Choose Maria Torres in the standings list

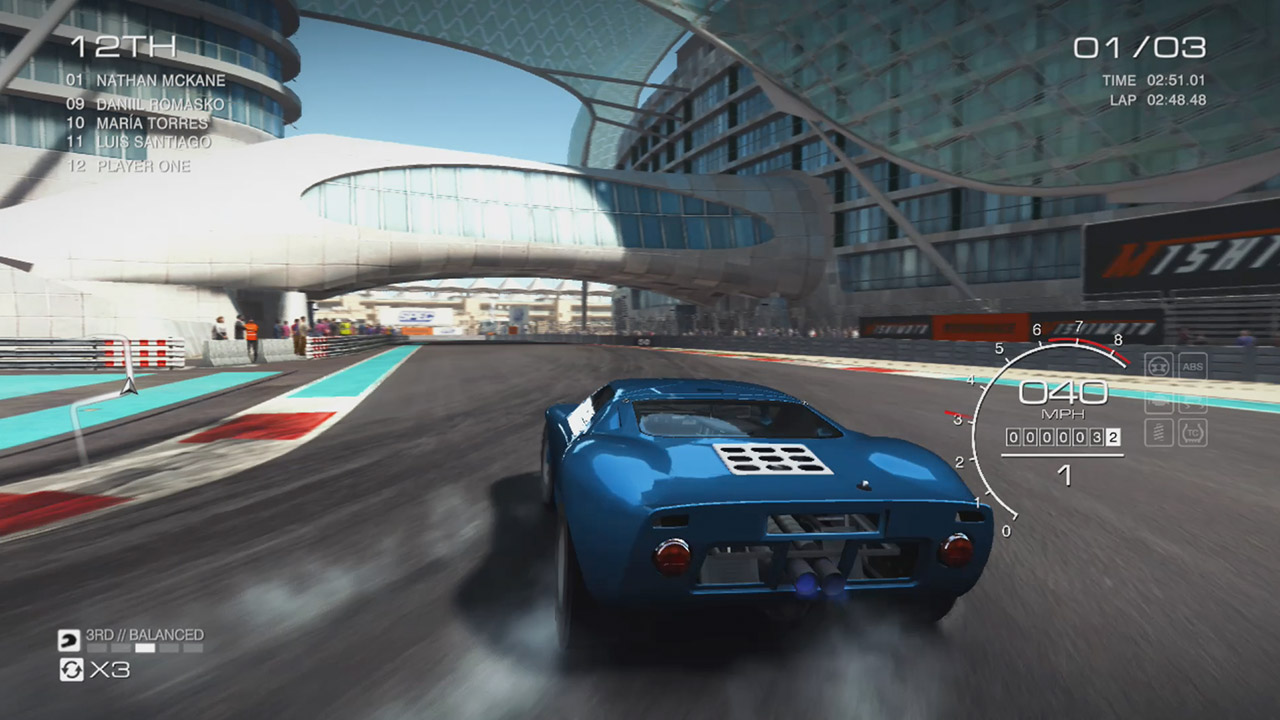(152, 123)
